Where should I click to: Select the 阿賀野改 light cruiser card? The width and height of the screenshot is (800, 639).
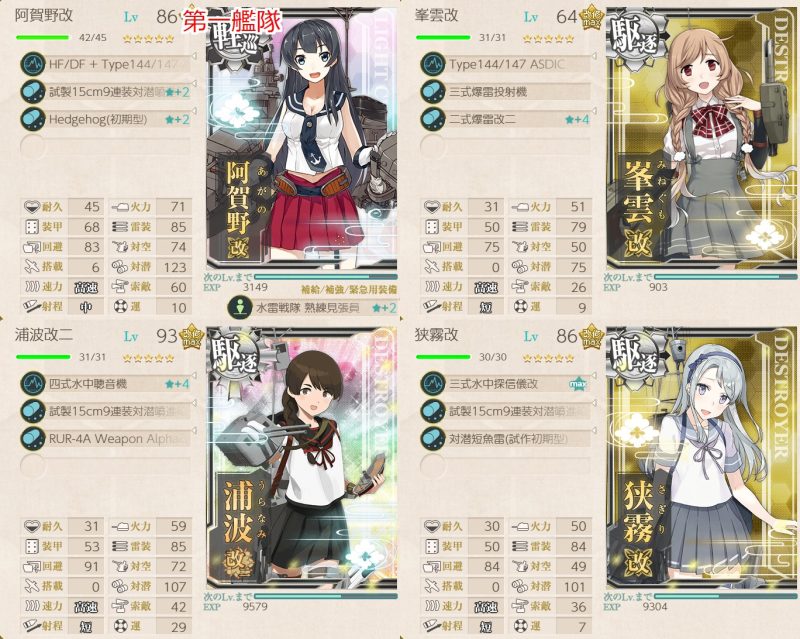pos(300,160)
